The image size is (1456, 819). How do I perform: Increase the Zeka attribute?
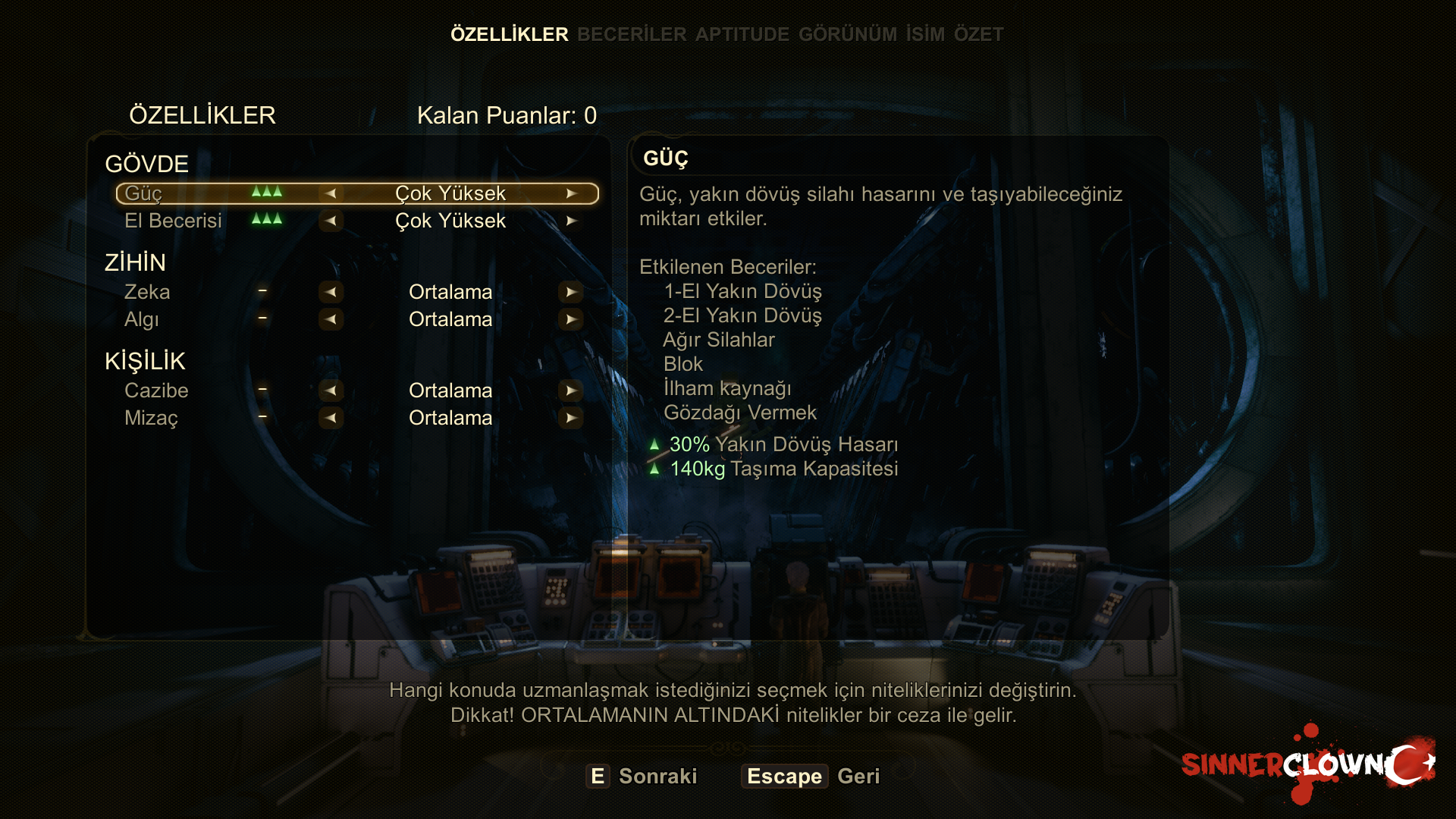point(570,292)
